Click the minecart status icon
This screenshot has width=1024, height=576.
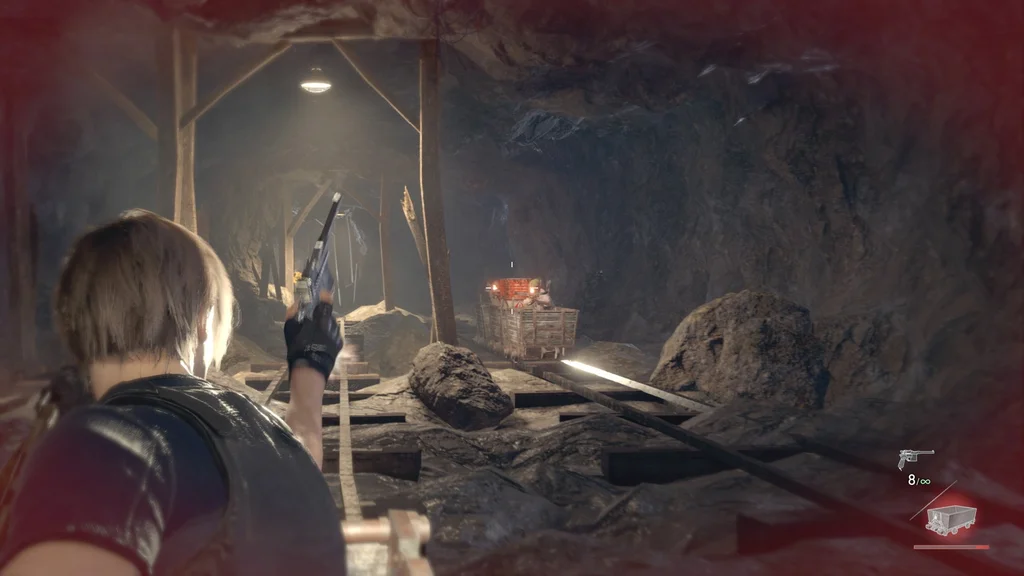950,519
